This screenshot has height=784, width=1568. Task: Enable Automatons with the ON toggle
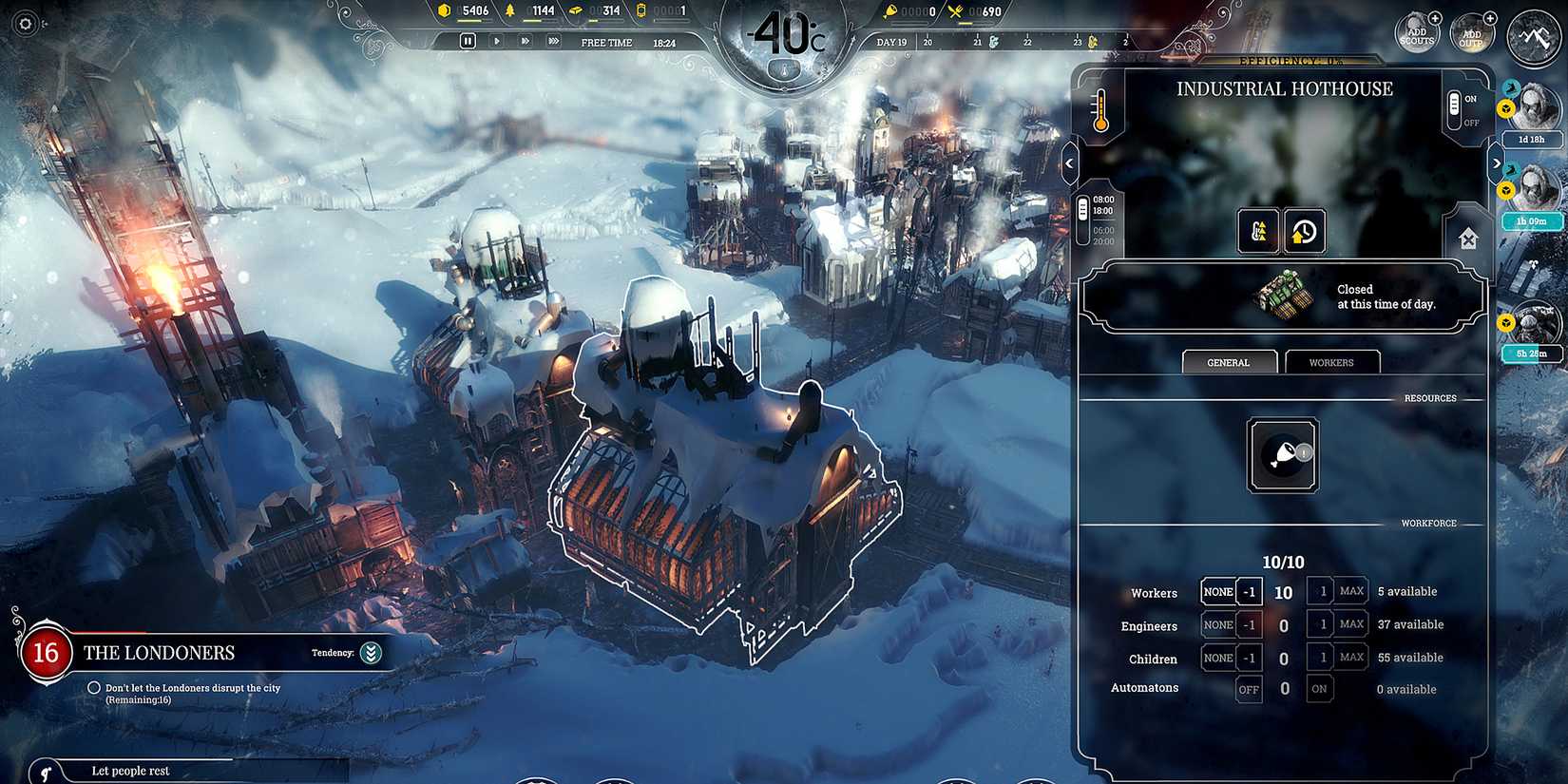point(1320,688)
